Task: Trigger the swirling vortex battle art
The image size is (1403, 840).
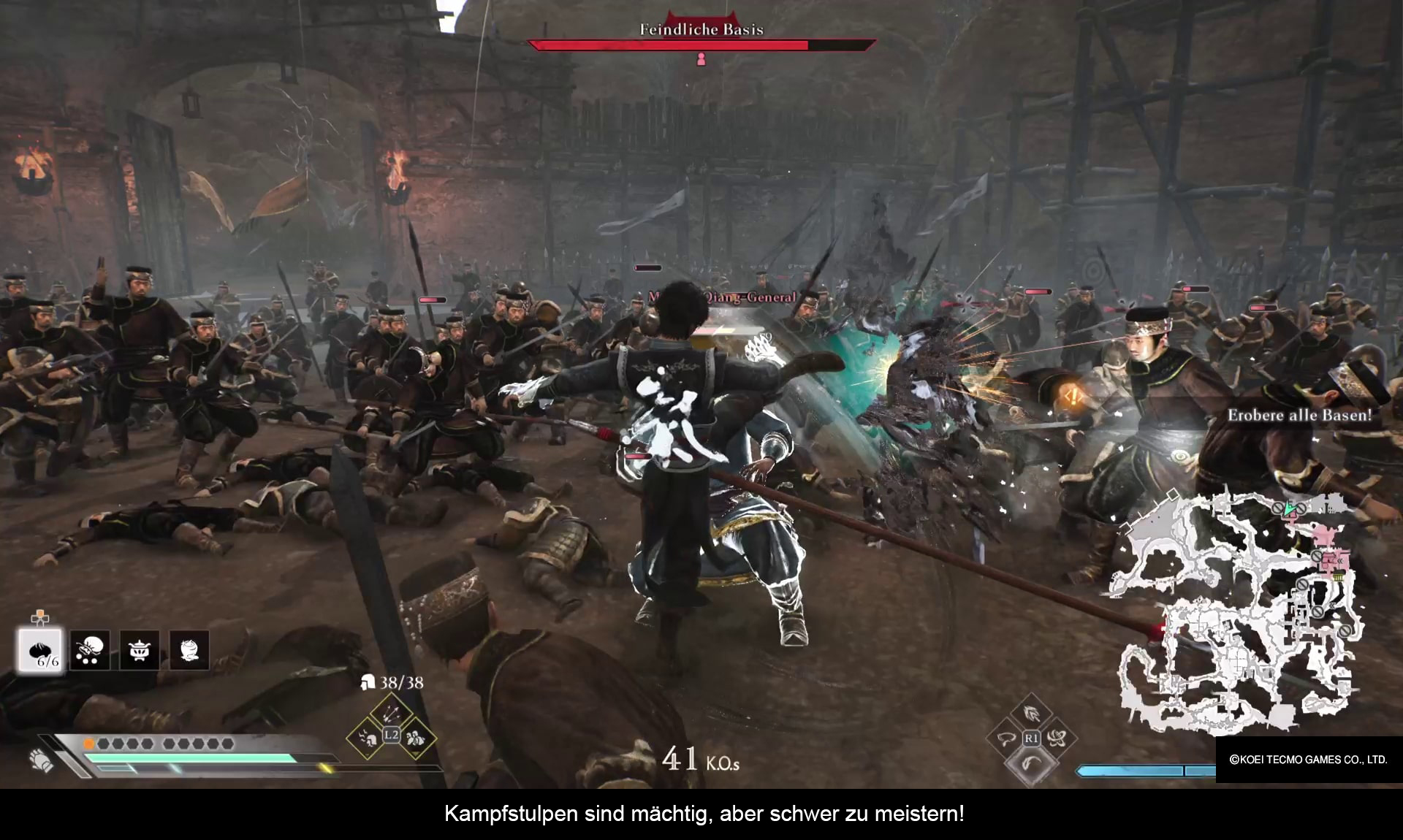Action: coord(1056,738)
